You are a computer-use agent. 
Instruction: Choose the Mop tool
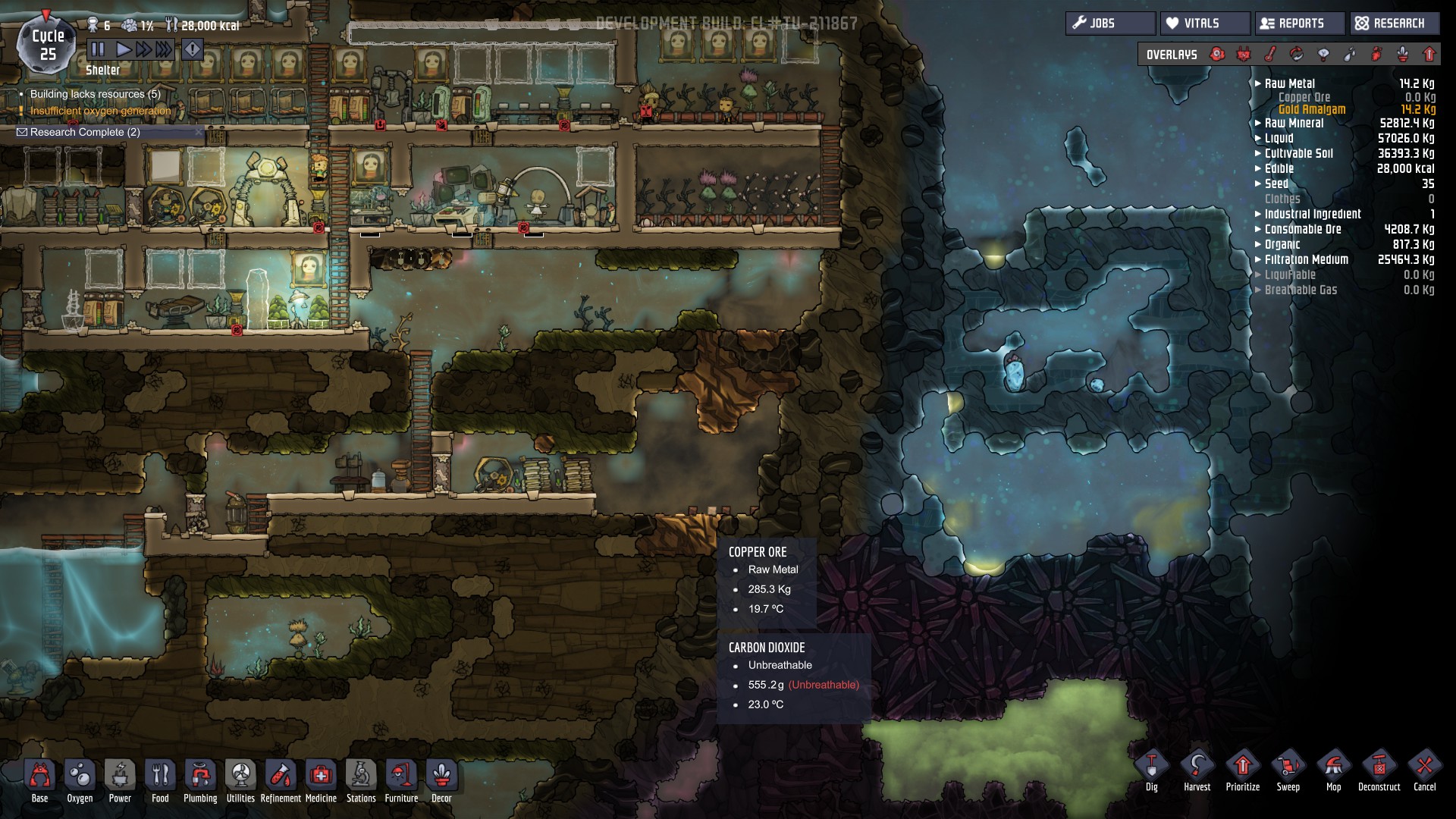click(1333, 770)
